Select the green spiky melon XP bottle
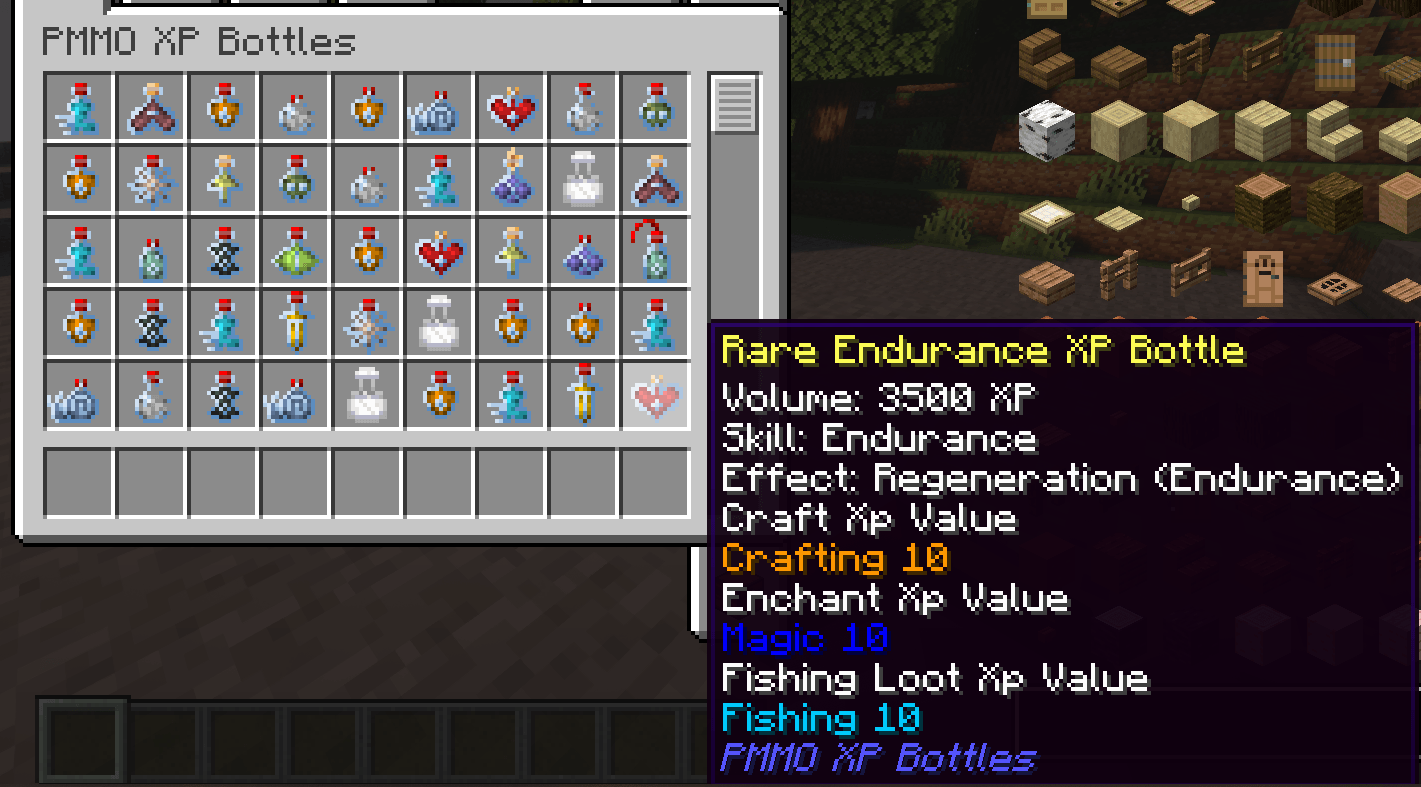 coord(295,252)
